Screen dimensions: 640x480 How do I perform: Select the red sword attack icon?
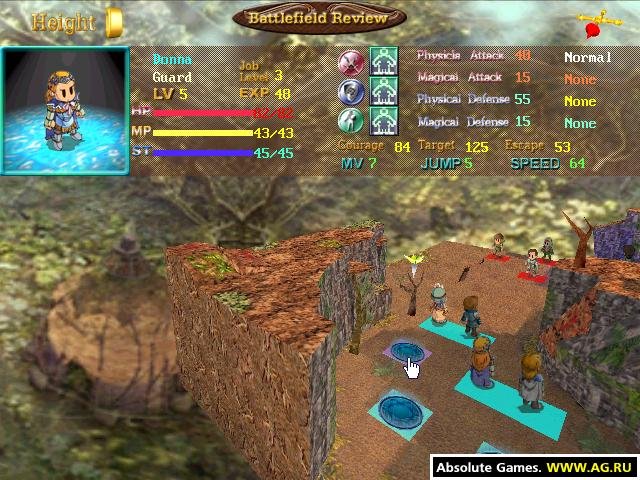(x=350, y=62)
